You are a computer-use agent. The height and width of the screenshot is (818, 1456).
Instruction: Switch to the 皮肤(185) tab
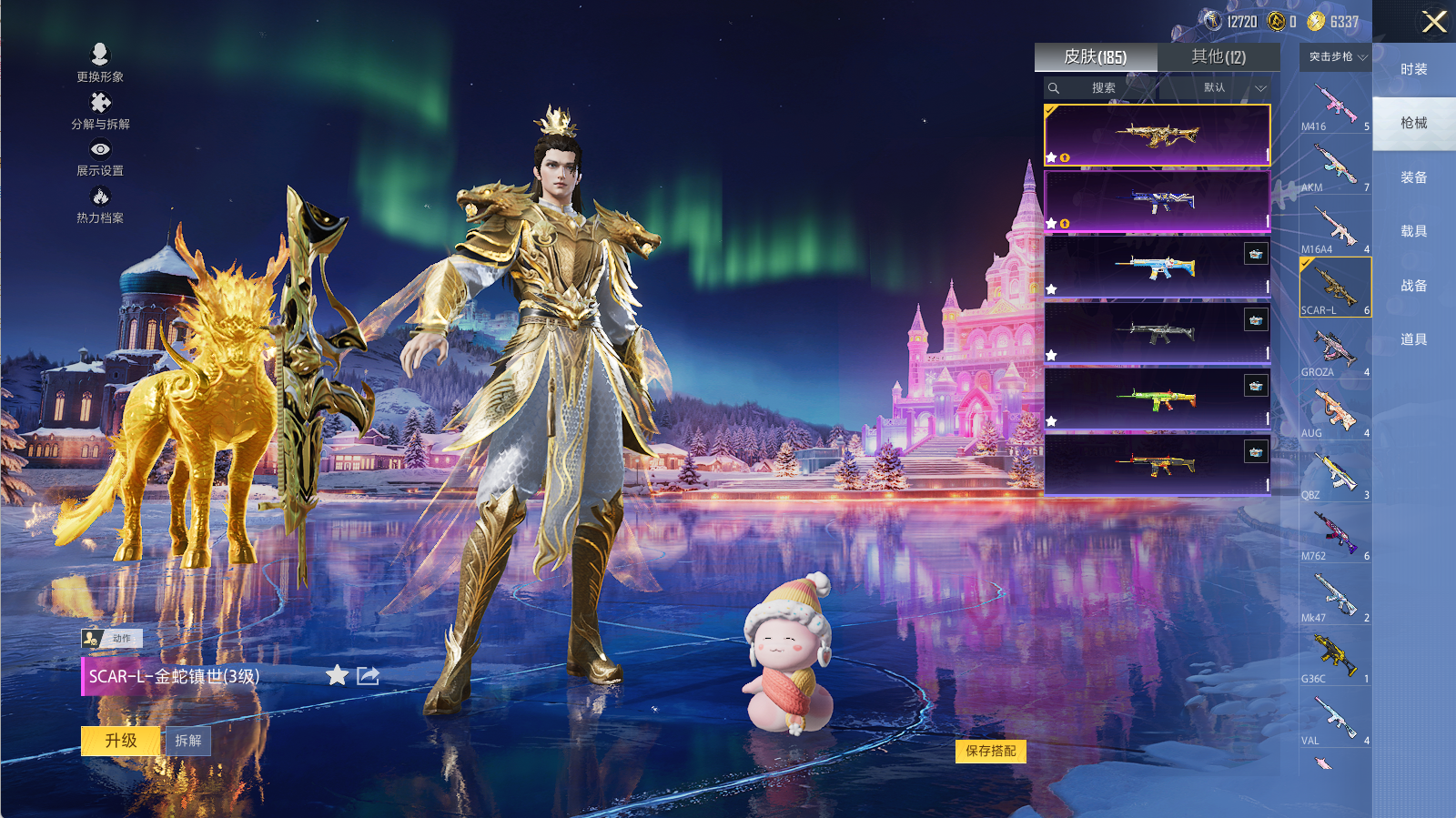pos(1096,57)
